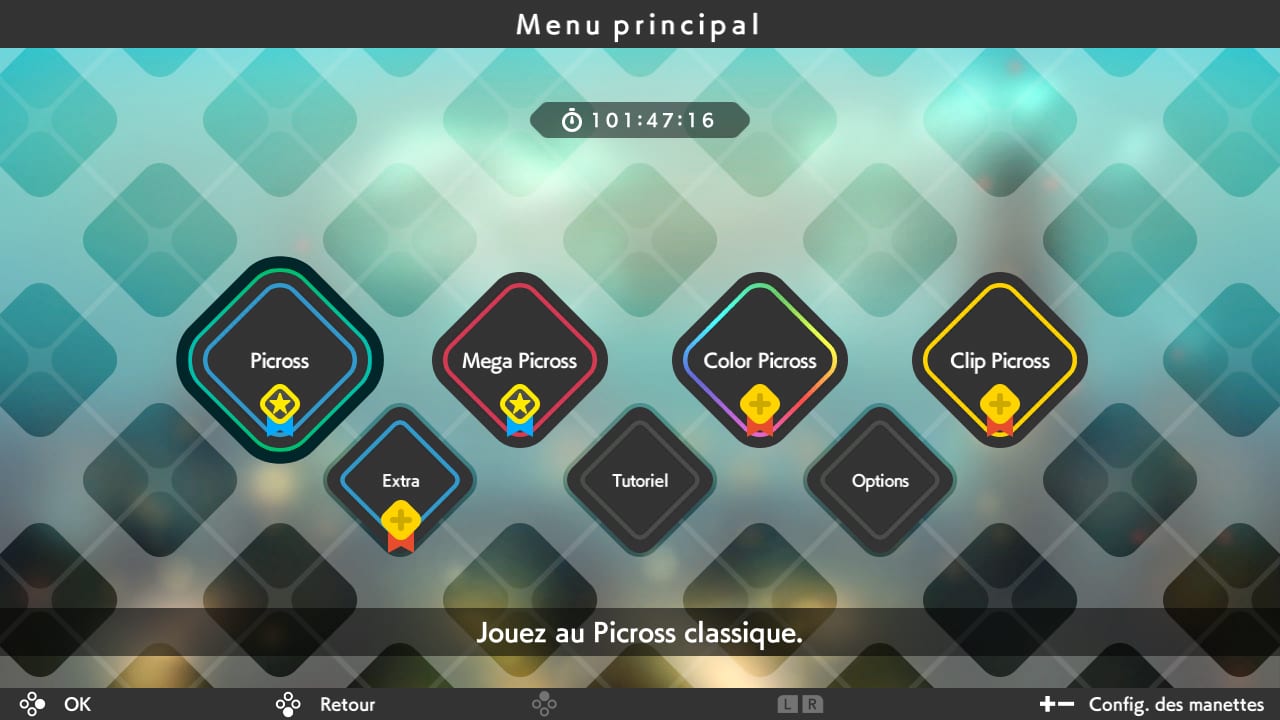The width and height of the screenshot is (1280, 720).
Task: Launch Color Picross mode
Action: pyautogui.click(x=760, y=361)
